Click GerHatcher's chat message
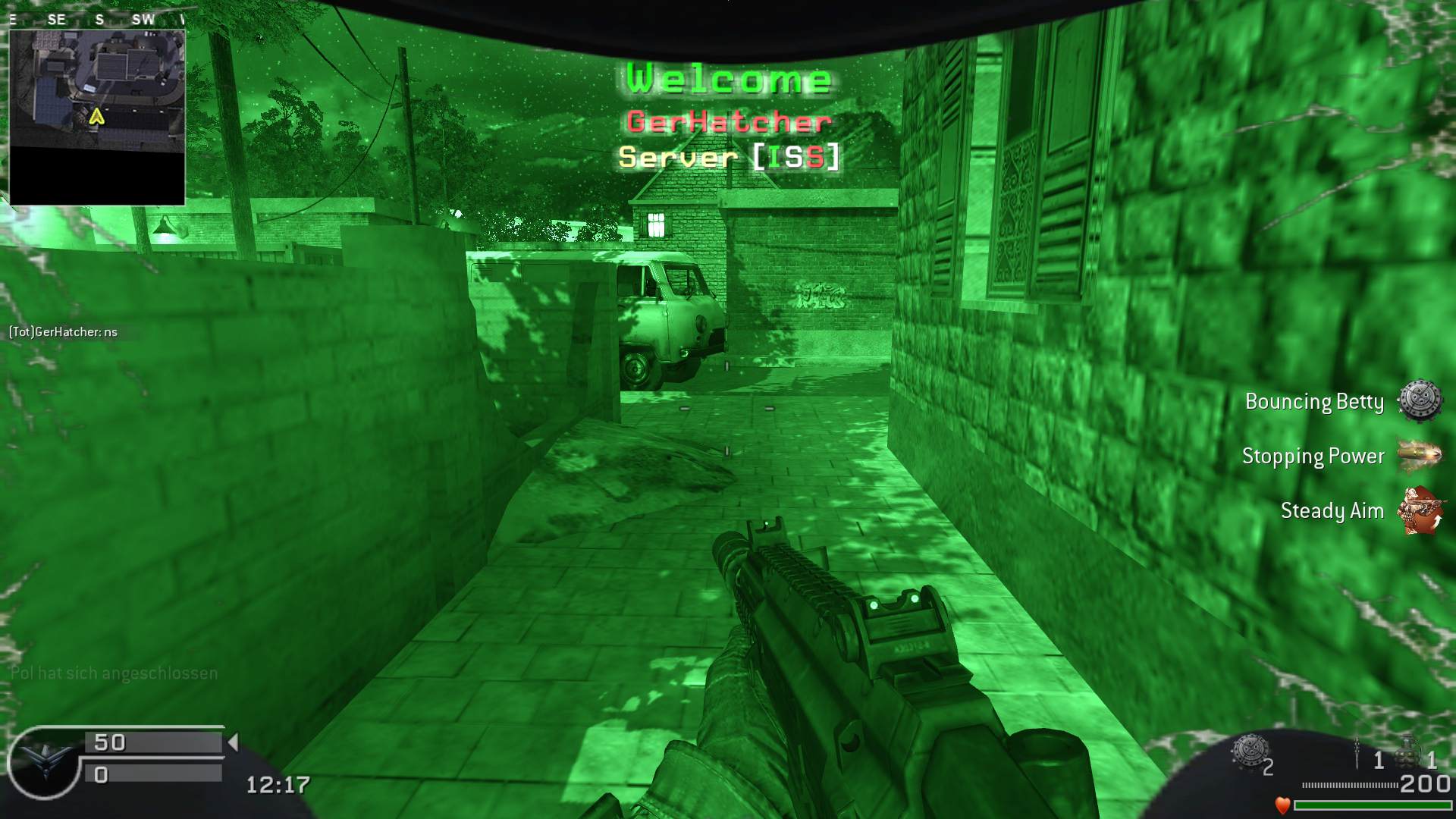1456x819 pixels. [x=64, y=332]
